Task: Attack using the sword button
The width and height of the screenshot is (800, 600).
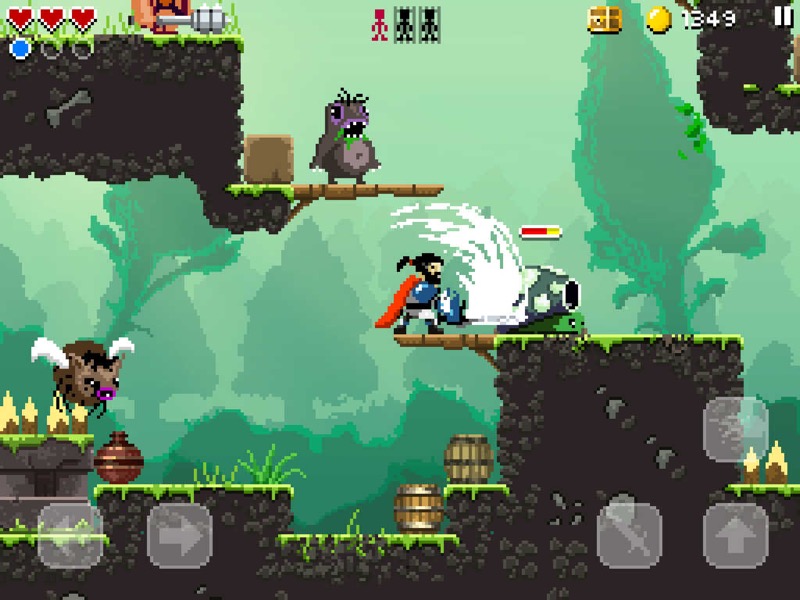Action: coord(630,536)
